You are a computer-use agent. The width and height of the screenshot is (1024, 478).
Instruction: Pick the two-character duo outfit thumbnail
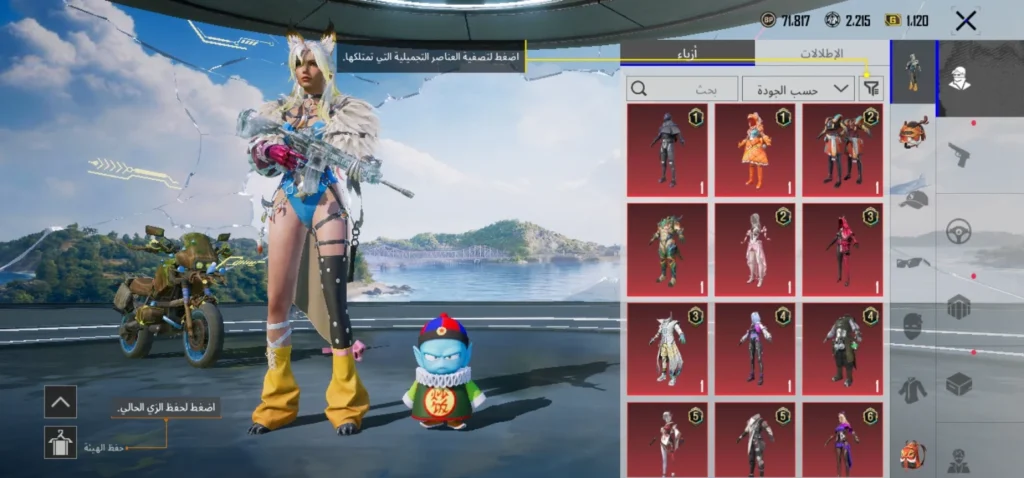click(841, 150)
